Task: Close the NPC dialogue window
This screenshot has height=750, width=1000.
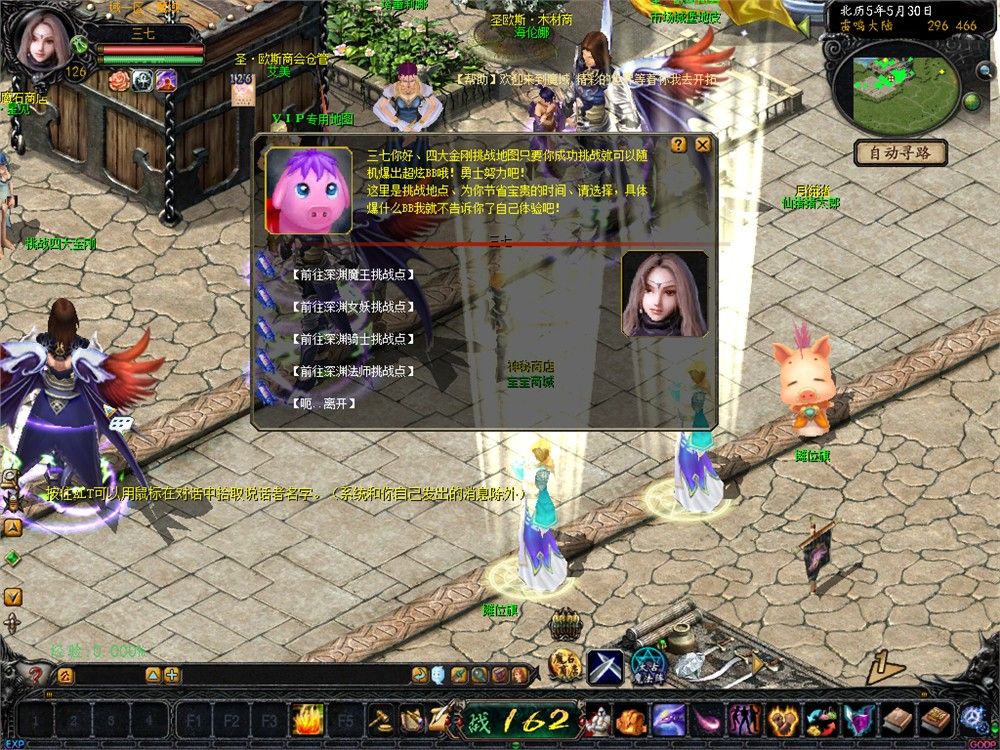Action: pyautogui.click(x=703, y=145)
